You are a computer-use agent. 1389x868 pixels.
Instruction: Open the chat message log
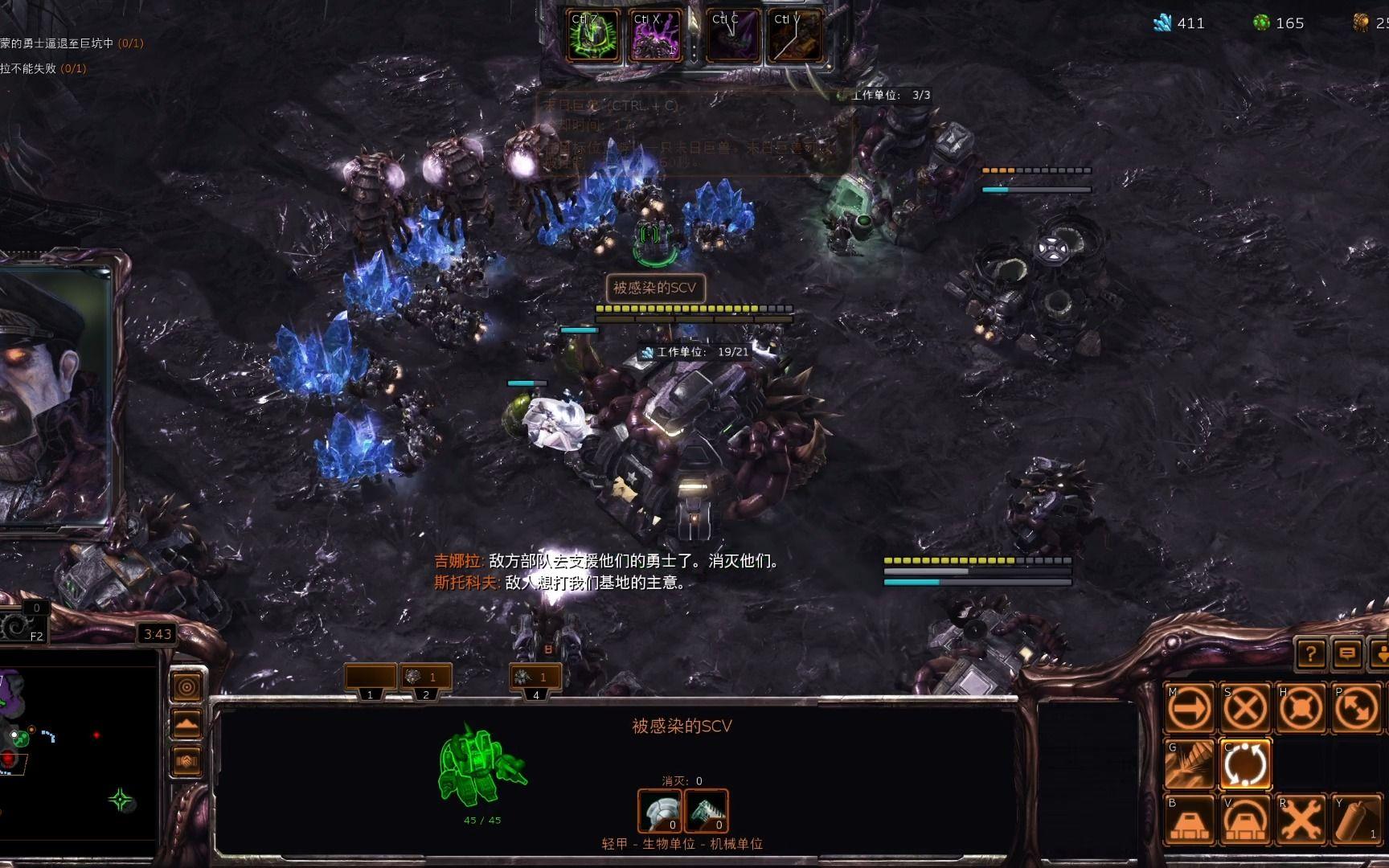1347,653
